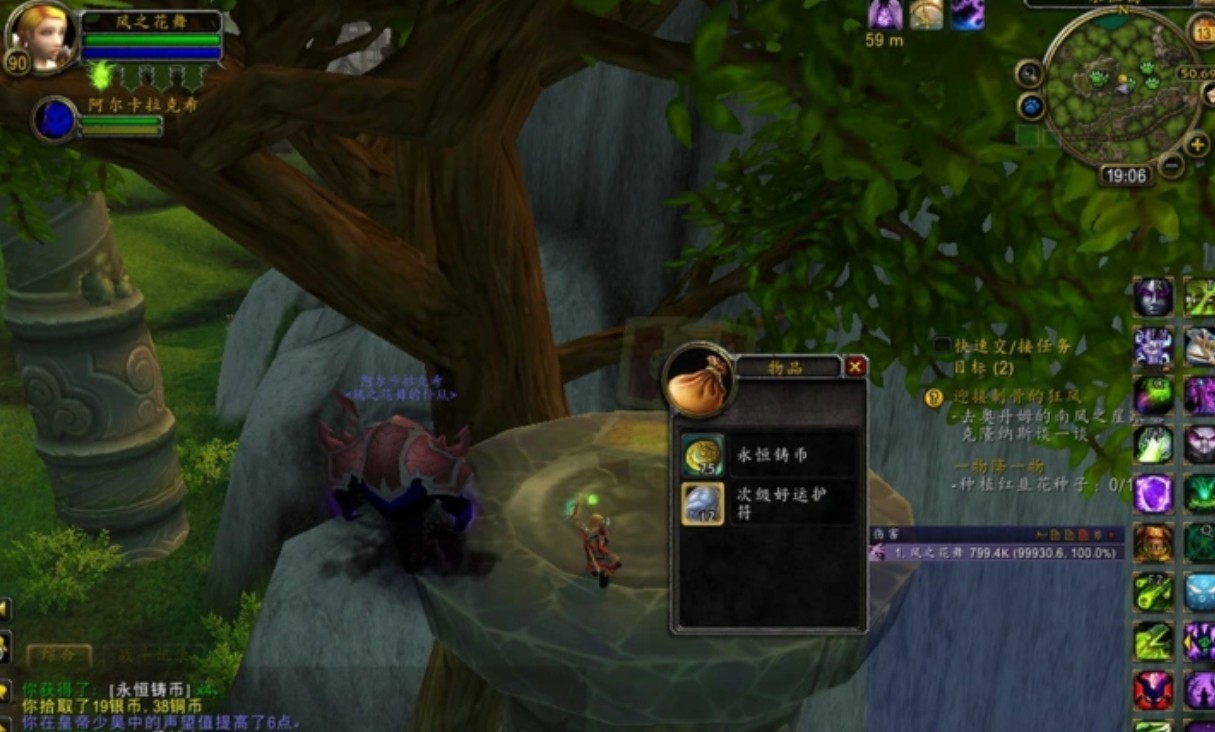
Task: Loot the 永恒铸币 coin item
Action: coord(701,455)
